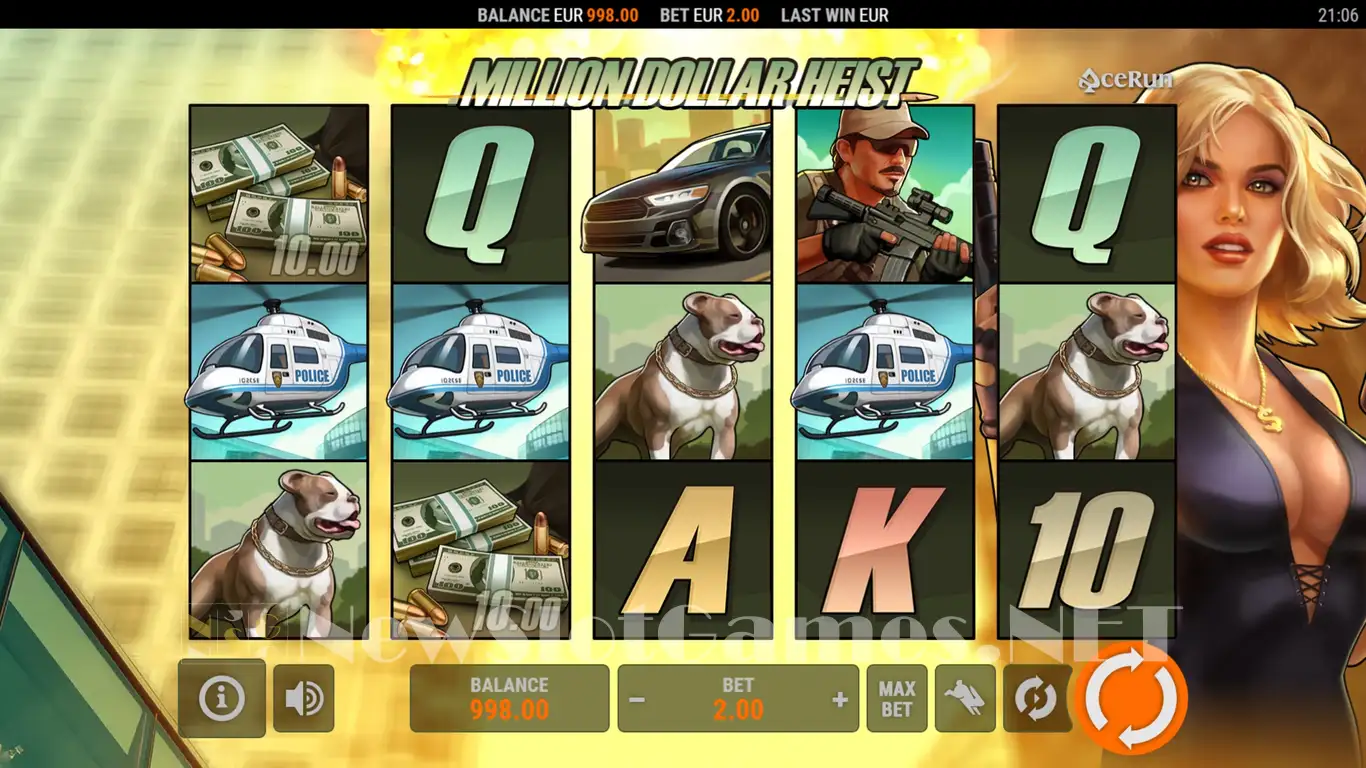
Task: Spin the reels with the orange button
Action: point(1131,698)
